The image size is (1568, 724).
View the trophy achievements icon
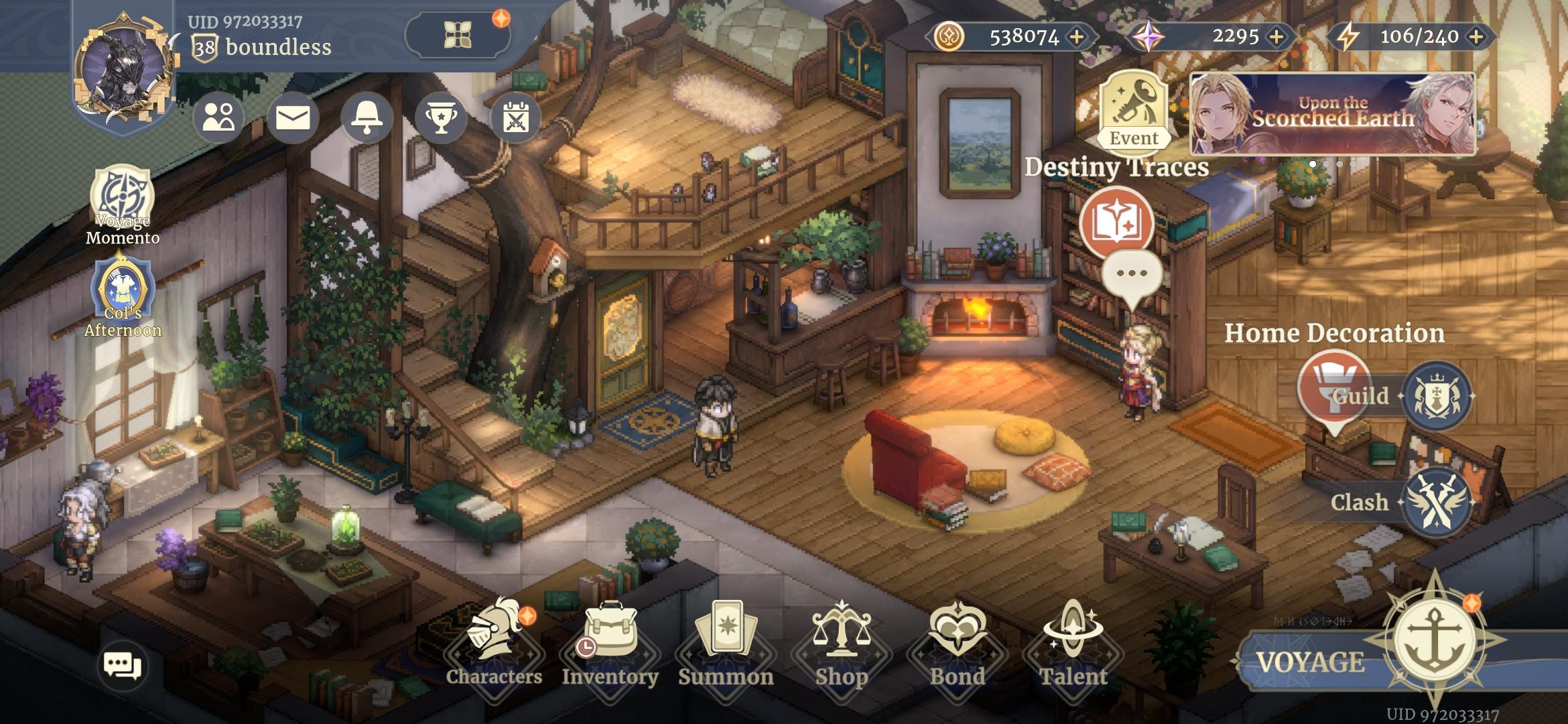[x=441, y=119]
